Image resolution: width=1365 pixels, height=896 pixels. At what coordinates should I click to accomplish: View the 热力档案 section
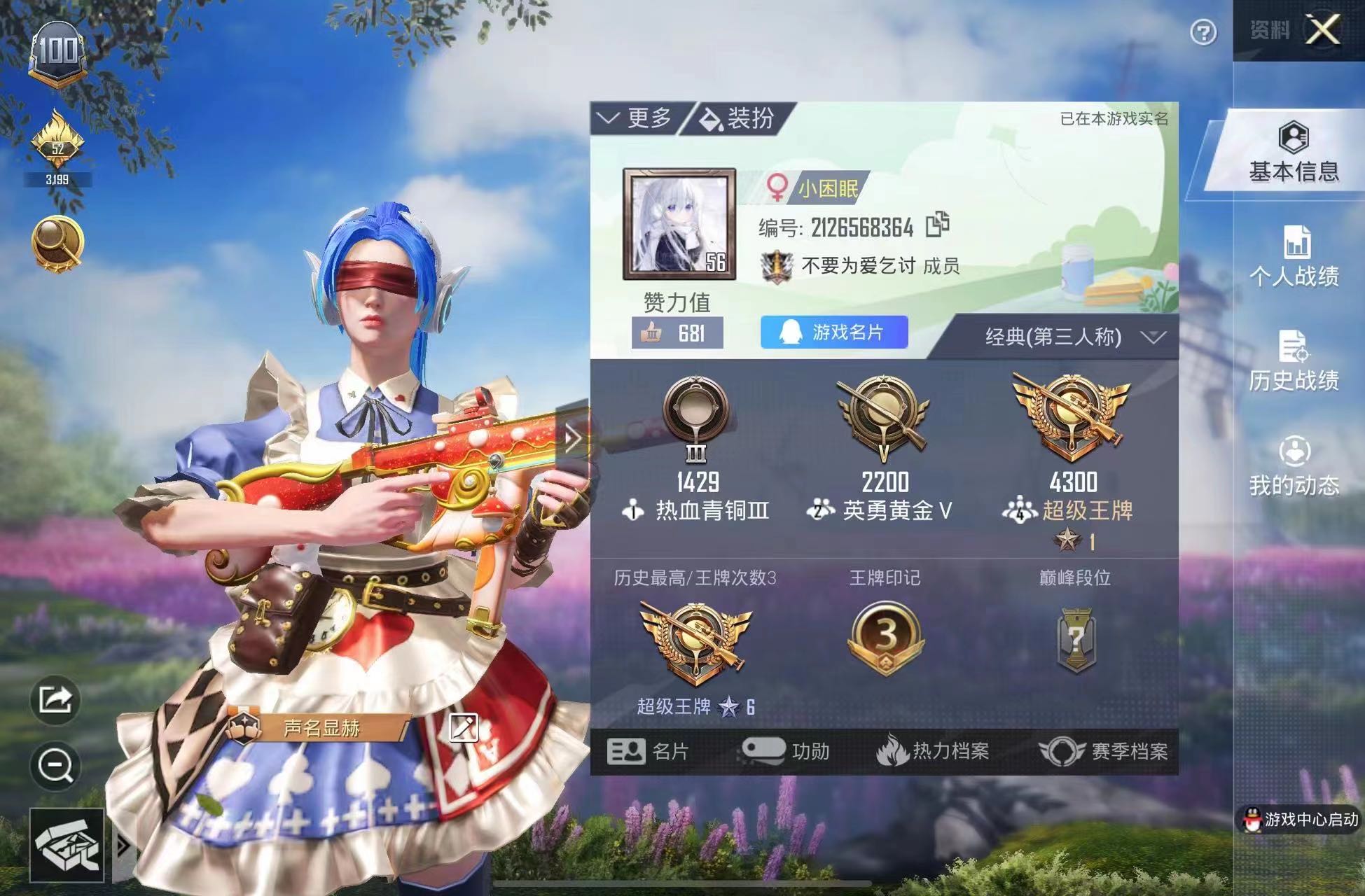tap(933, 751)
